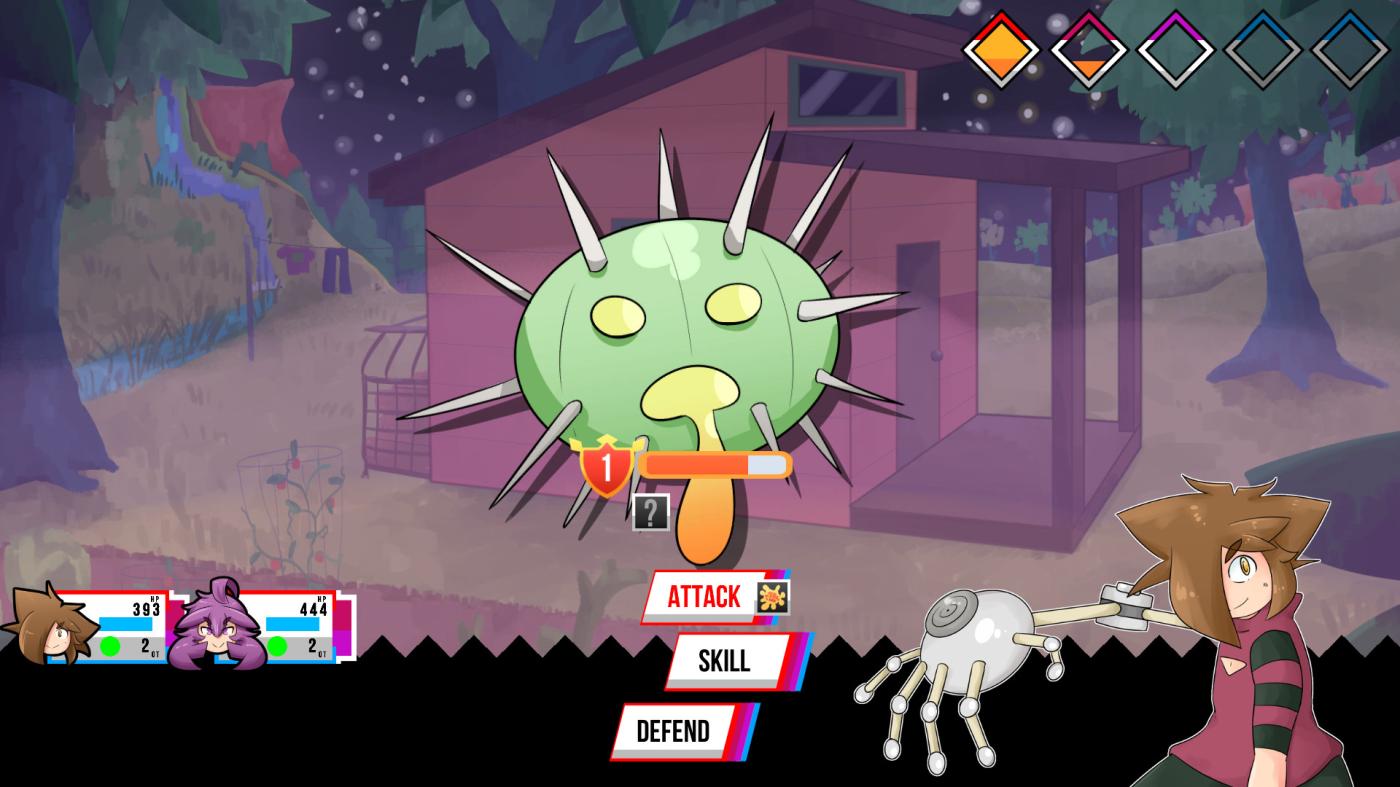Image resolution: width=1400 pixels, height=787 pixels.
Task: Select the Defend command
Action: click(x=673, y=731)
